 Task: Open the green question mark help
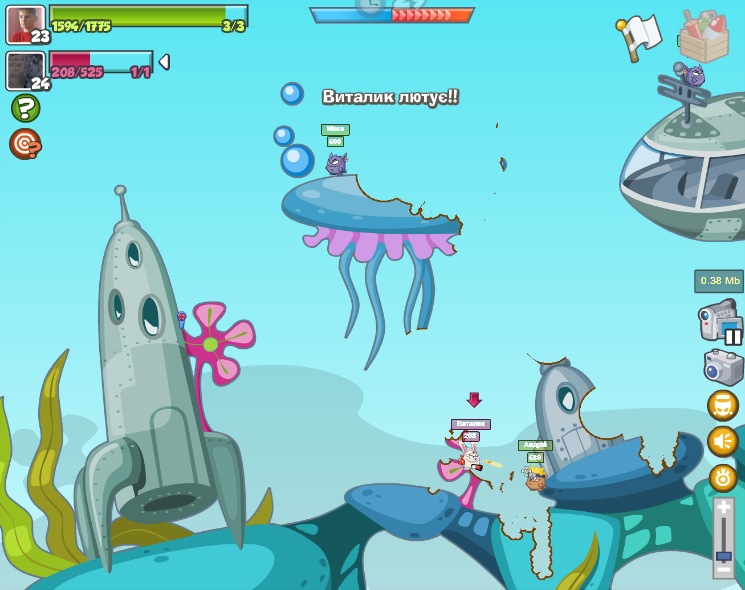coord(25,108)
